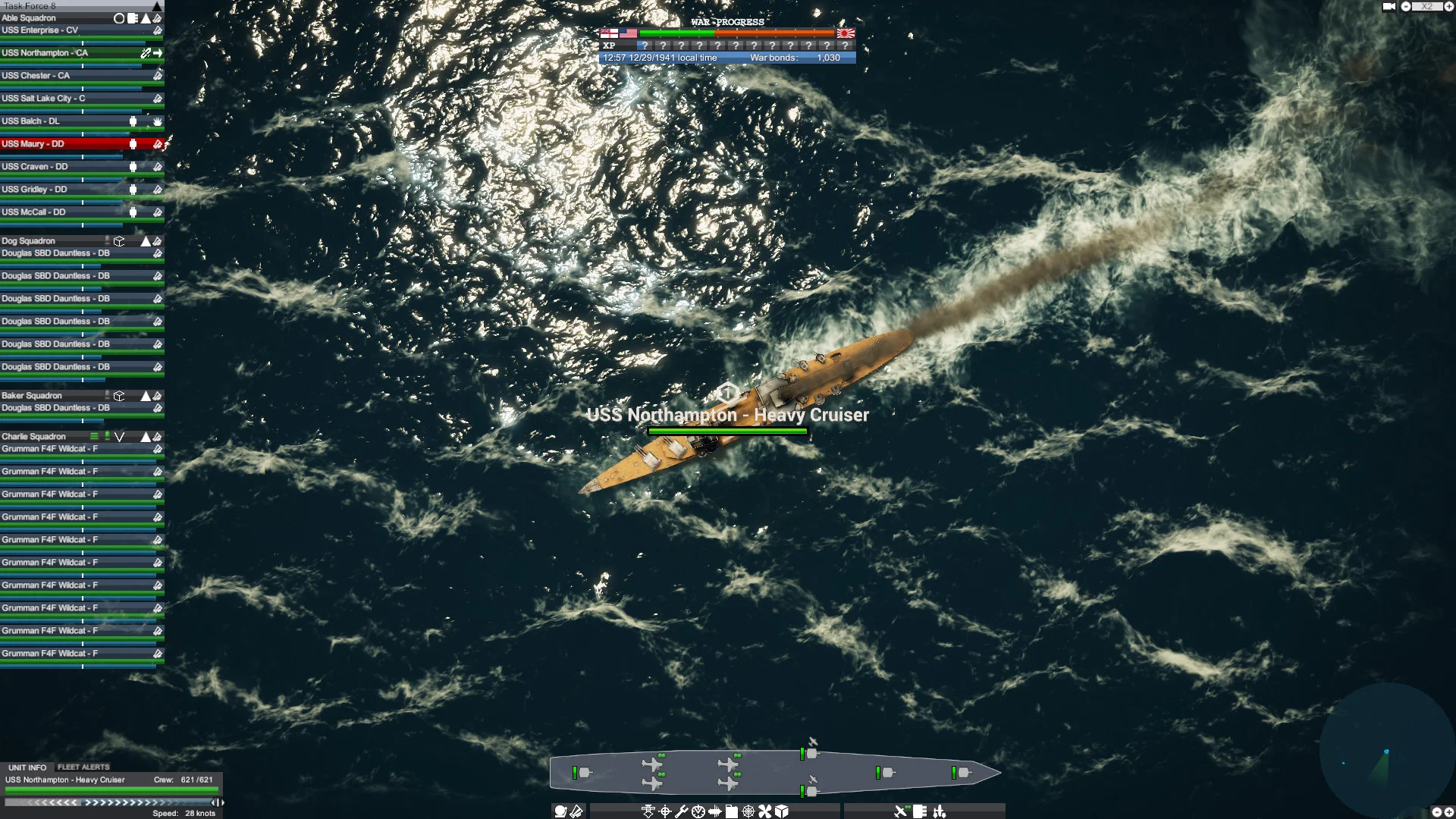The image size is (1456, 819).
Task: Expand Dog Squadron with its triangle
Action: point(146,240)
